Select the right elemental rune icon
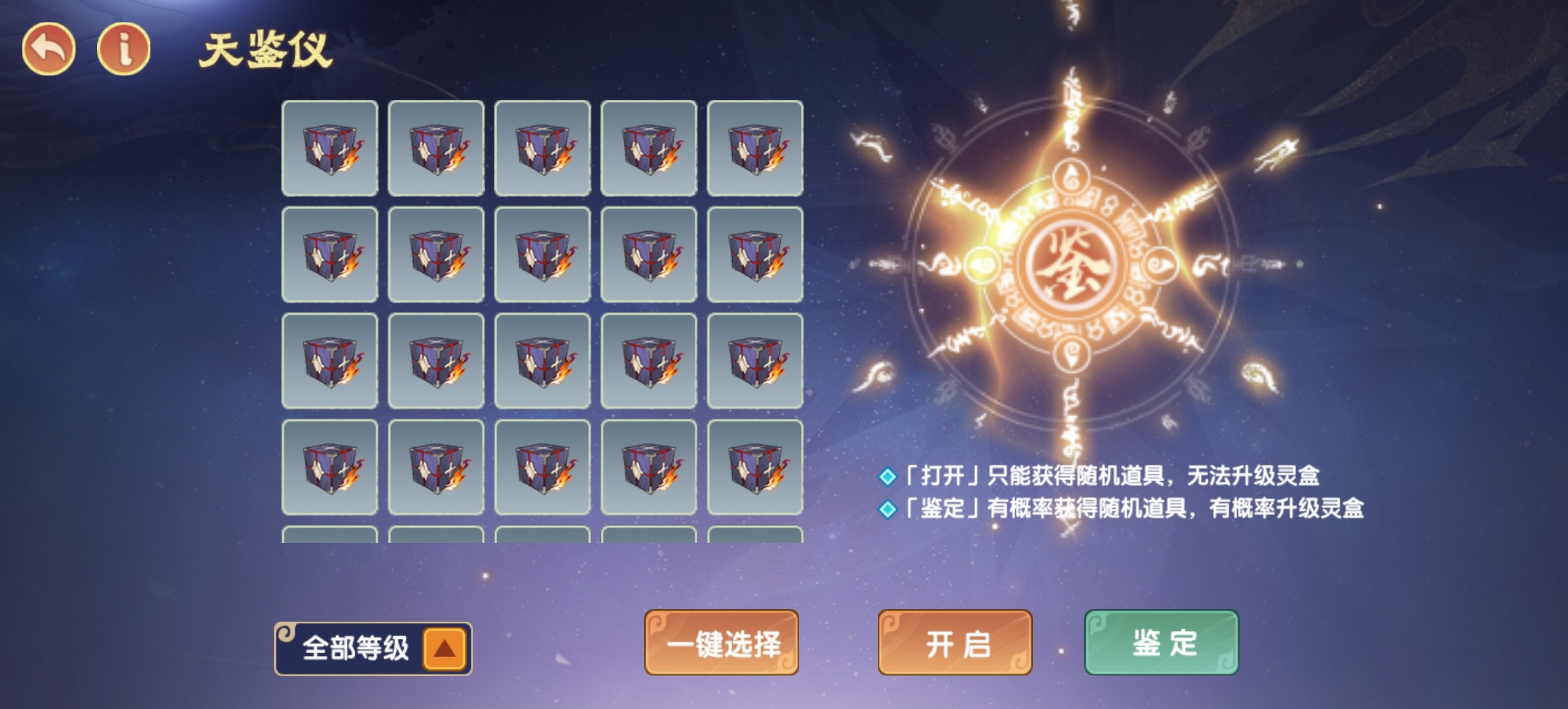 1161,266
